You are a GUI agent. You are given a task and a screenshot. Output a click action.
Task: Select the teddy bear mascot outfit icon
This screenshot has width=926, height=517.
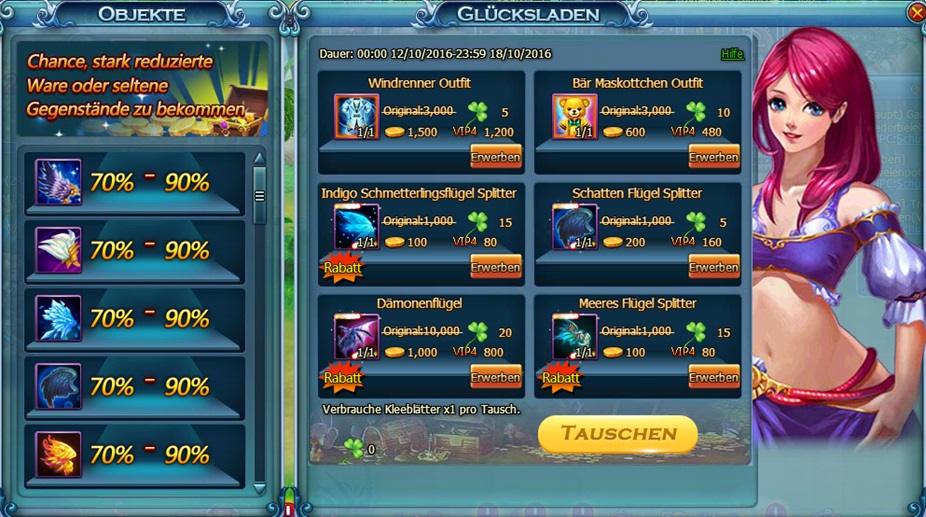tap(574, 117)
